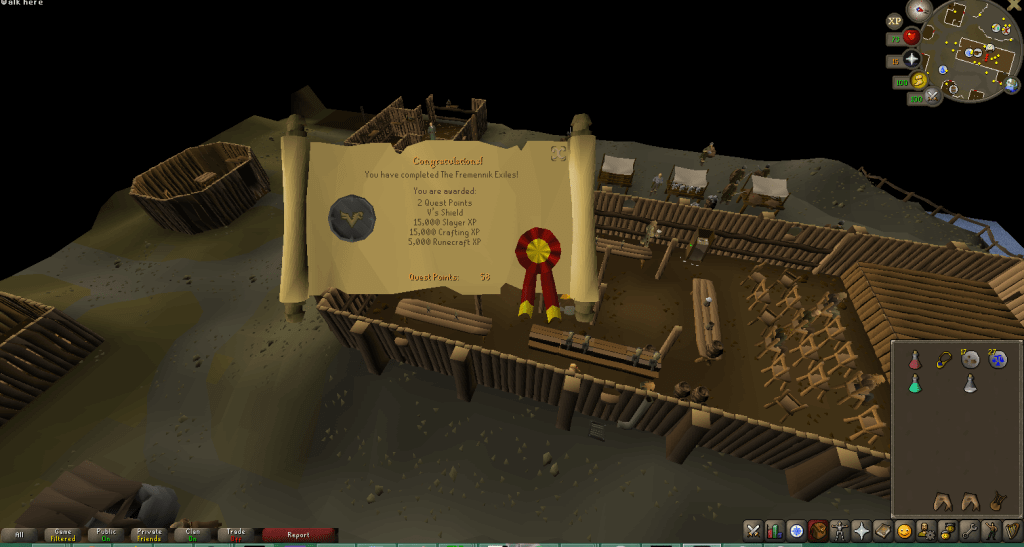Select the blue law rune stack
The width and height of the screenshot is (1024, 547).
pyautogui.click(x=998, y=359)
